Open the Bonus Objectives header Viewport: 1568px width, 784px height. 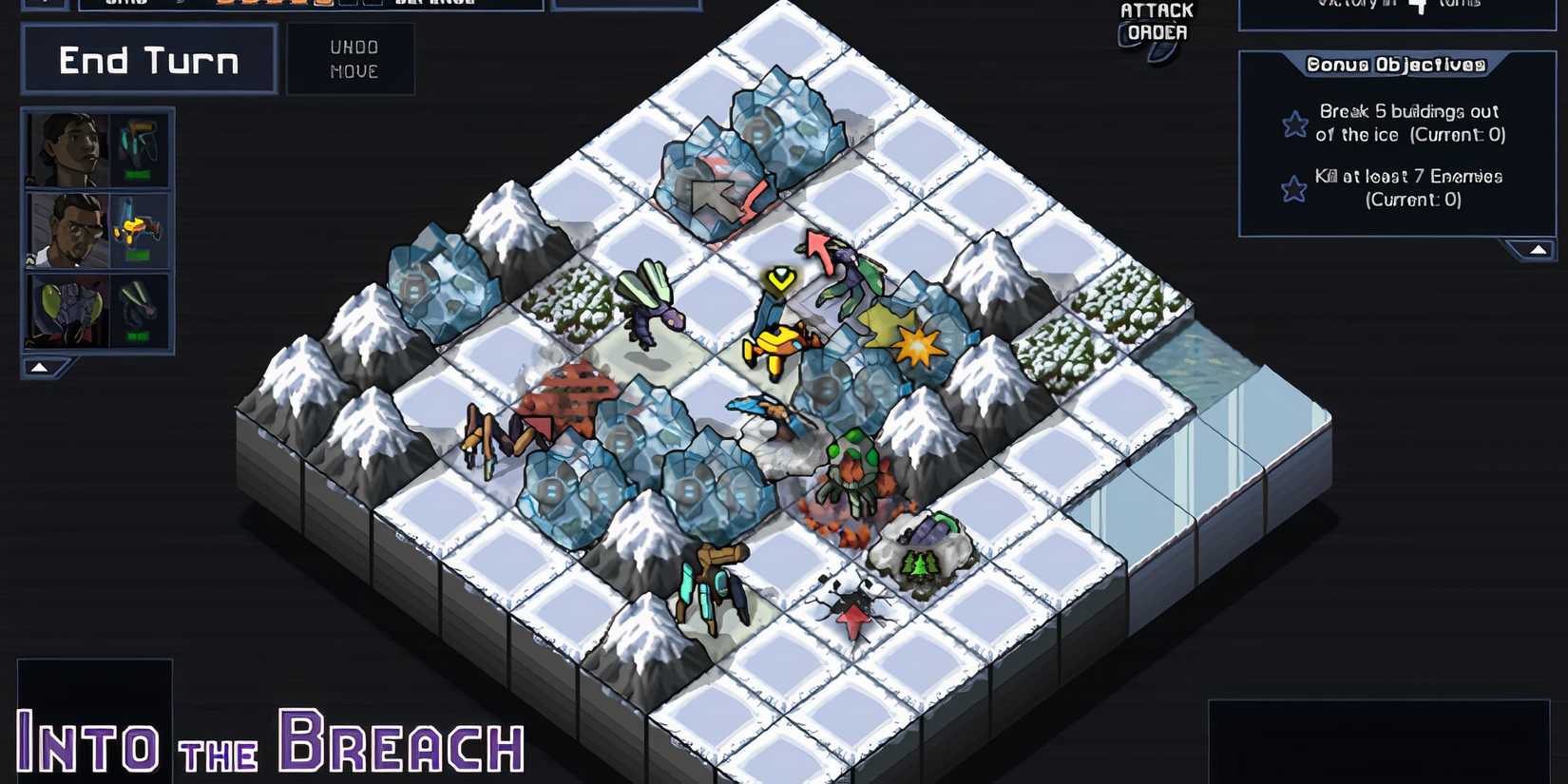1397,65
